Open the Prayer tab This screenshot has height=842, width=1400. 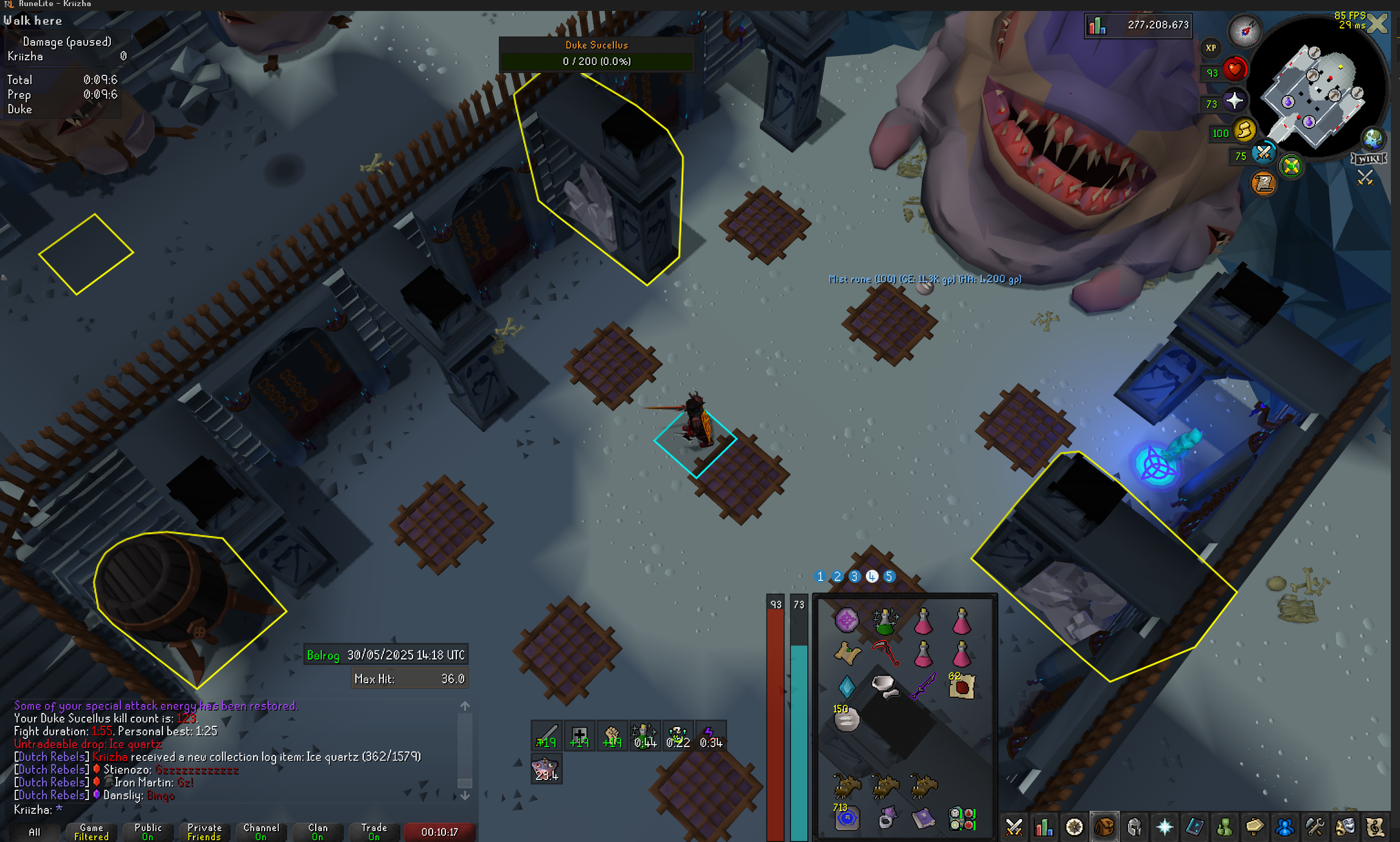click(1164, 827)
